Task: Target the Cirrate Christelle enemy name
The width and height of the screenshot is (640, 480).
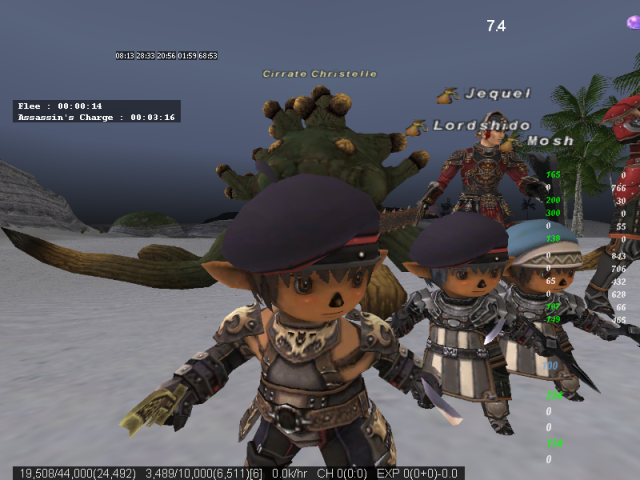Action: tap(320, 74)
